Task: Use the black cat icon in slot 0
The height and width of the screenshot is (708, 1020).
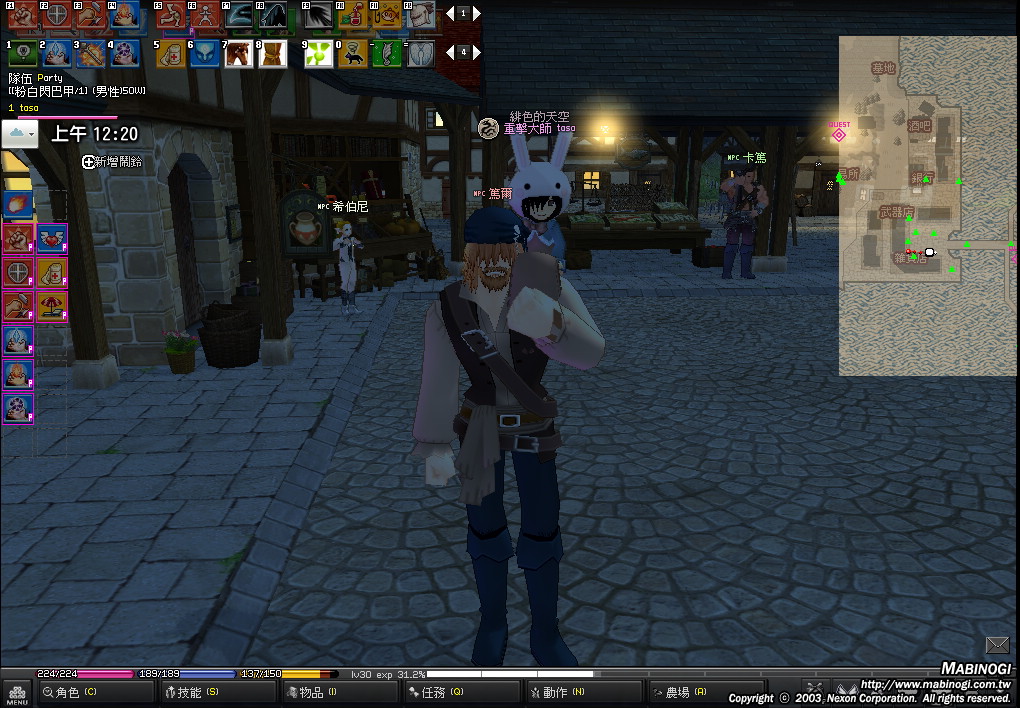Action: click(352, 54)
